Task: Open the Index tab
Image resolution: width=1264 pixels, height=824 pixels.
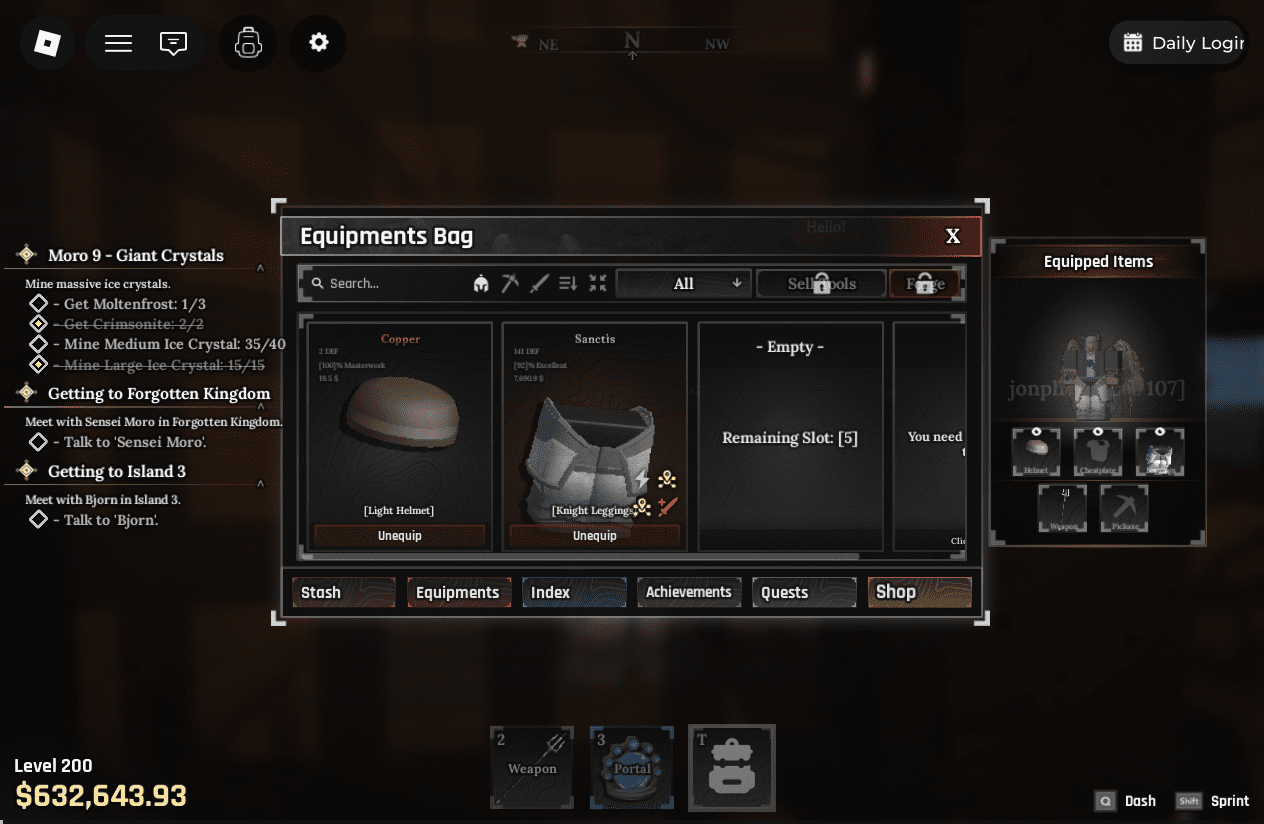Action: click(x=574, y=592)
